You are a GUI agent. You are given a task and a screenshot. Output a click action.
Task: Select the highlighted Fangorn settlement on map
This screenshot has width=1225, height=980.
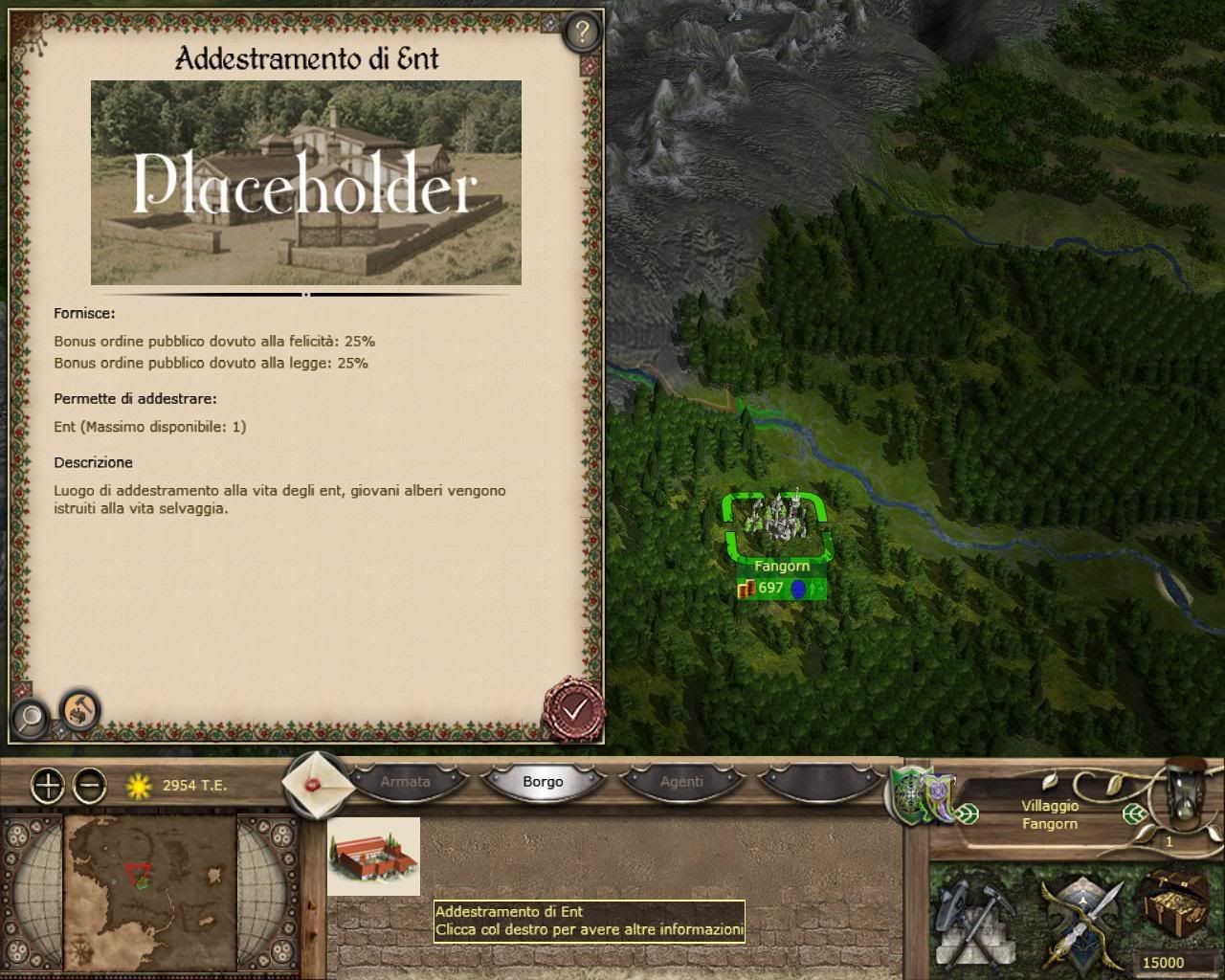coord(780,525)
